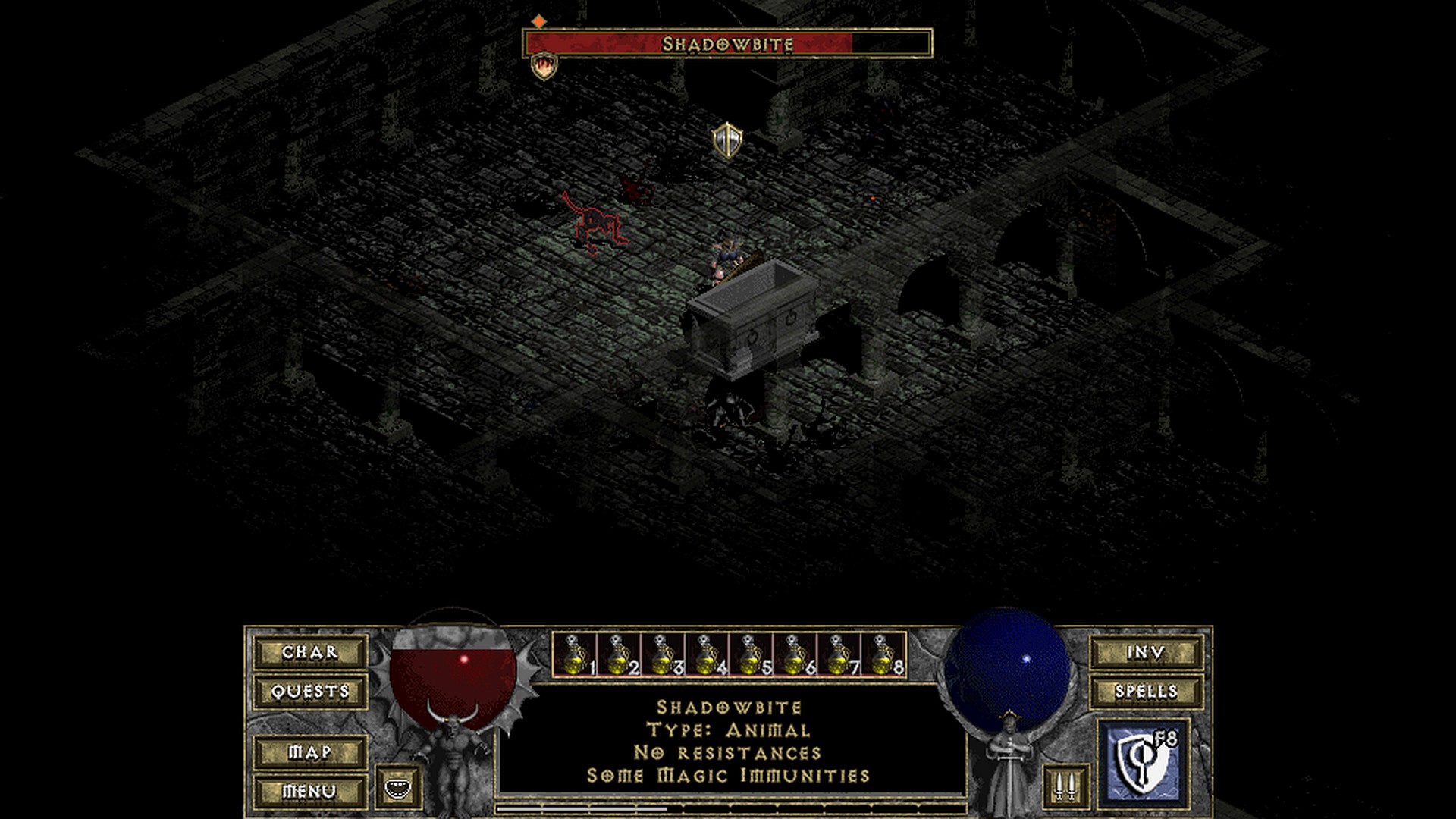Viewport: 1456px width, 819px height.
Task: Use the yellow potion in belt slot 5
Action: point(751,654)
